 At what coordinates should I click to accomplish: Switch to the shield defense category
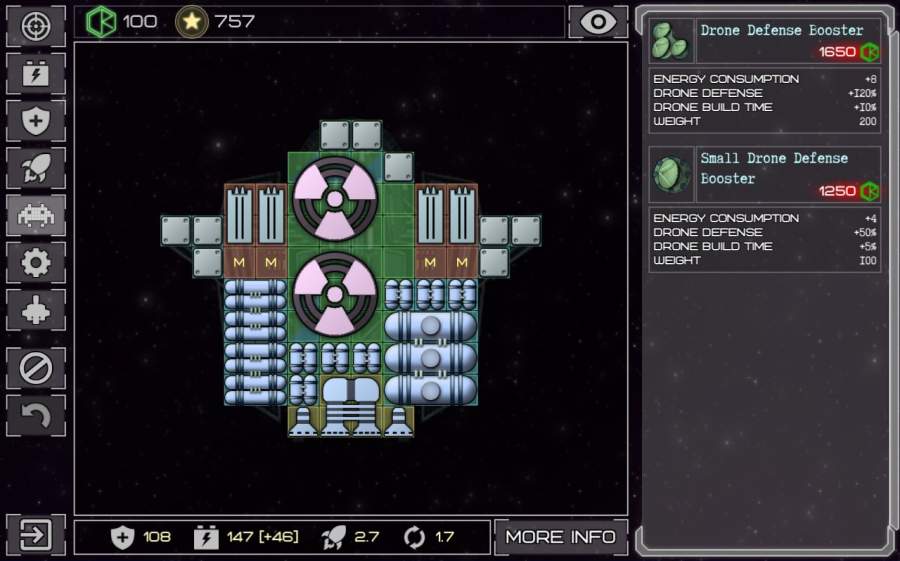tap(35, 121)
